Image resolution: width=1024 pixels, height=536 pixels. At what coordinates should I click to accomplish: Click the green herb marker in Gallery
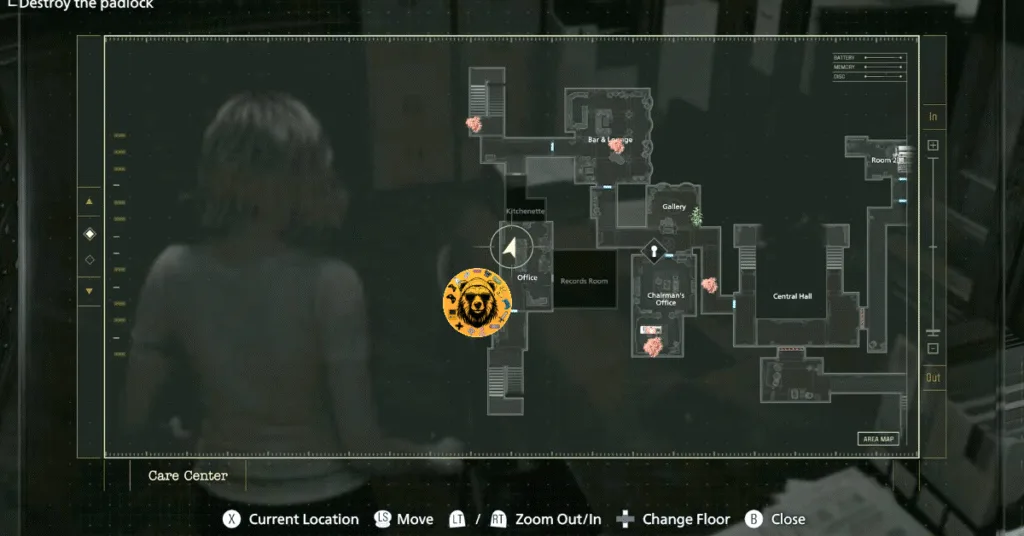(x=696, y=215)
